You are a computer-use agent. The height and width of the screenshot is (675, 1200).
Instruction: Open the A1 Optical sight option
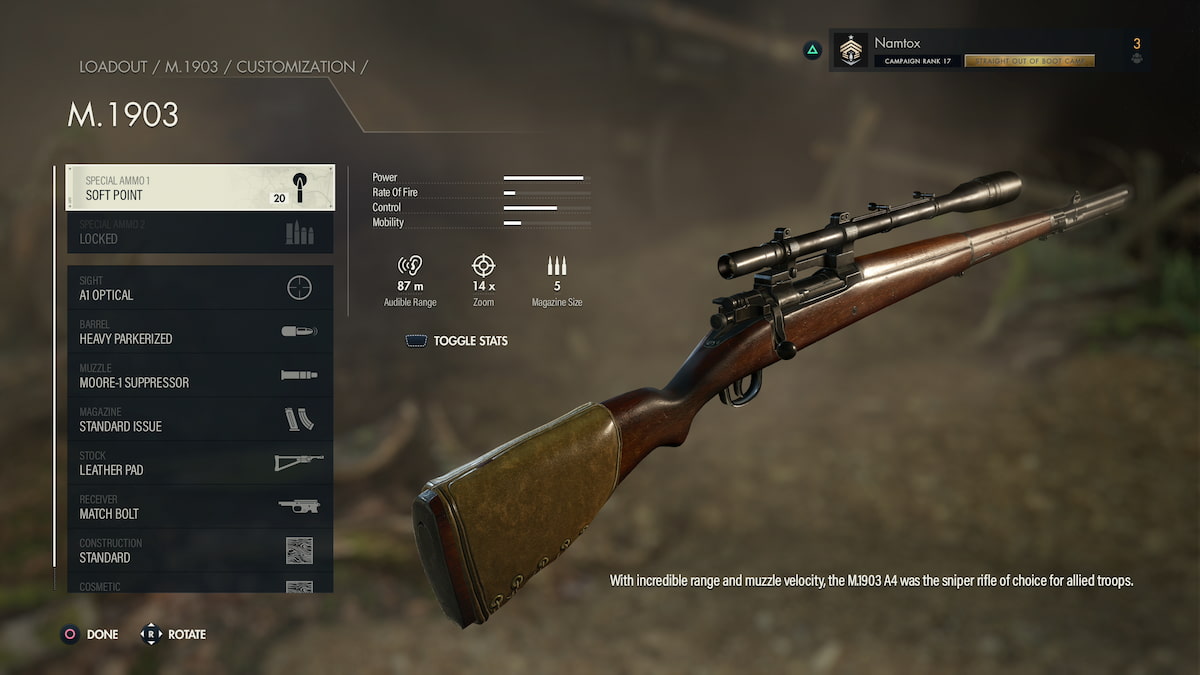(x=200, y=288)
